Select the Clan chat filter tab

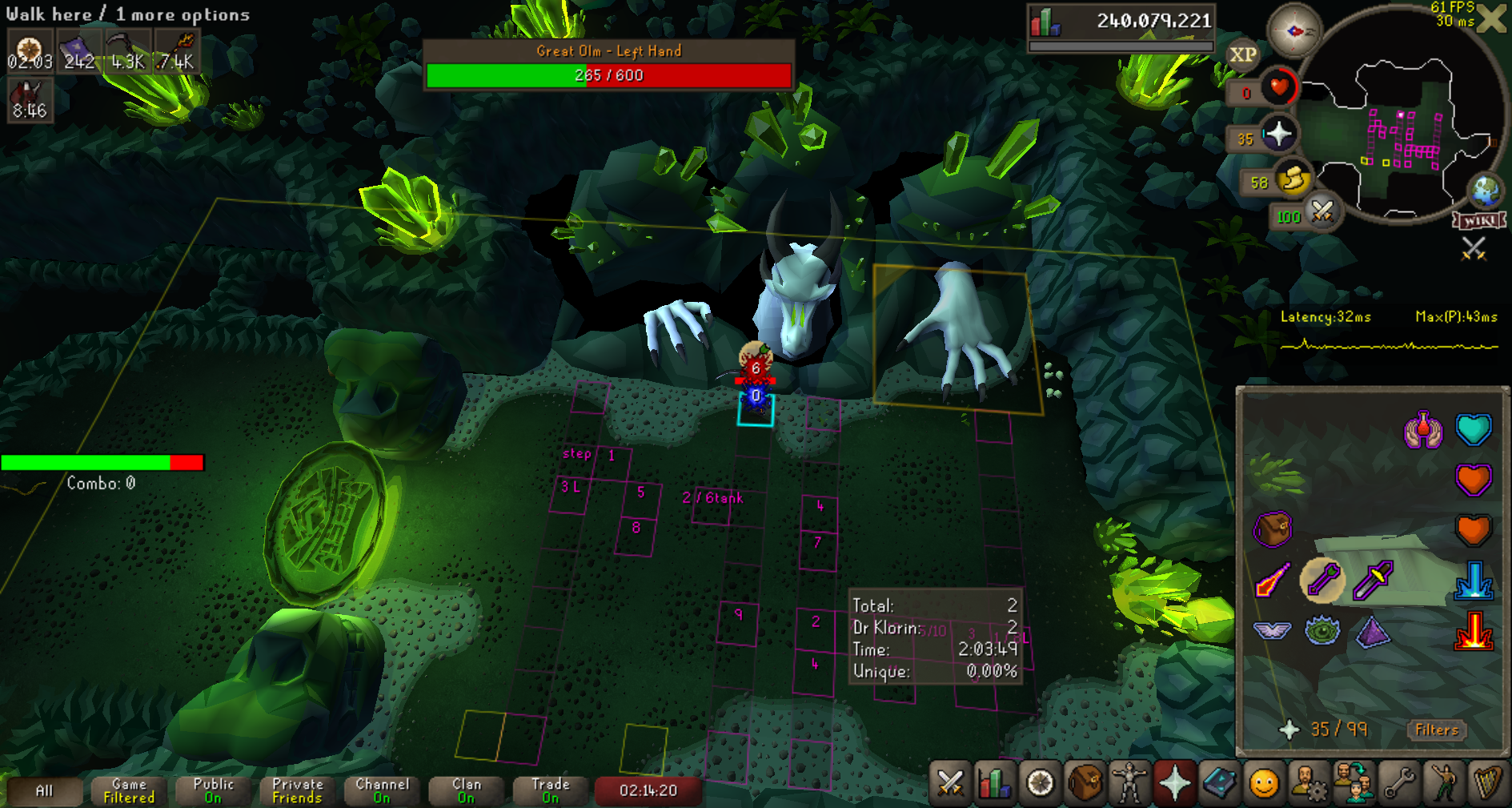point(467,790)
